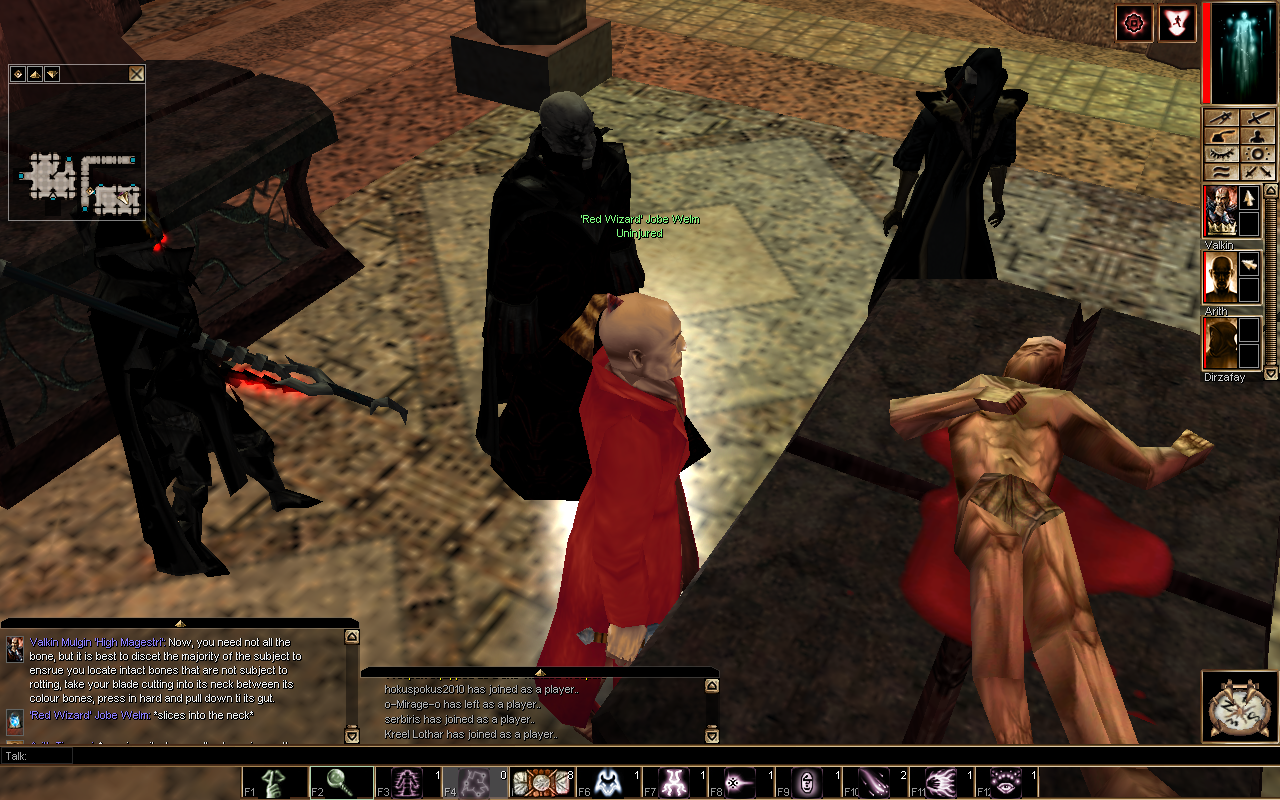Click the axe action icon in the right sidebar
This screenshot has height=800, width=1280.
coord(1222,134)
